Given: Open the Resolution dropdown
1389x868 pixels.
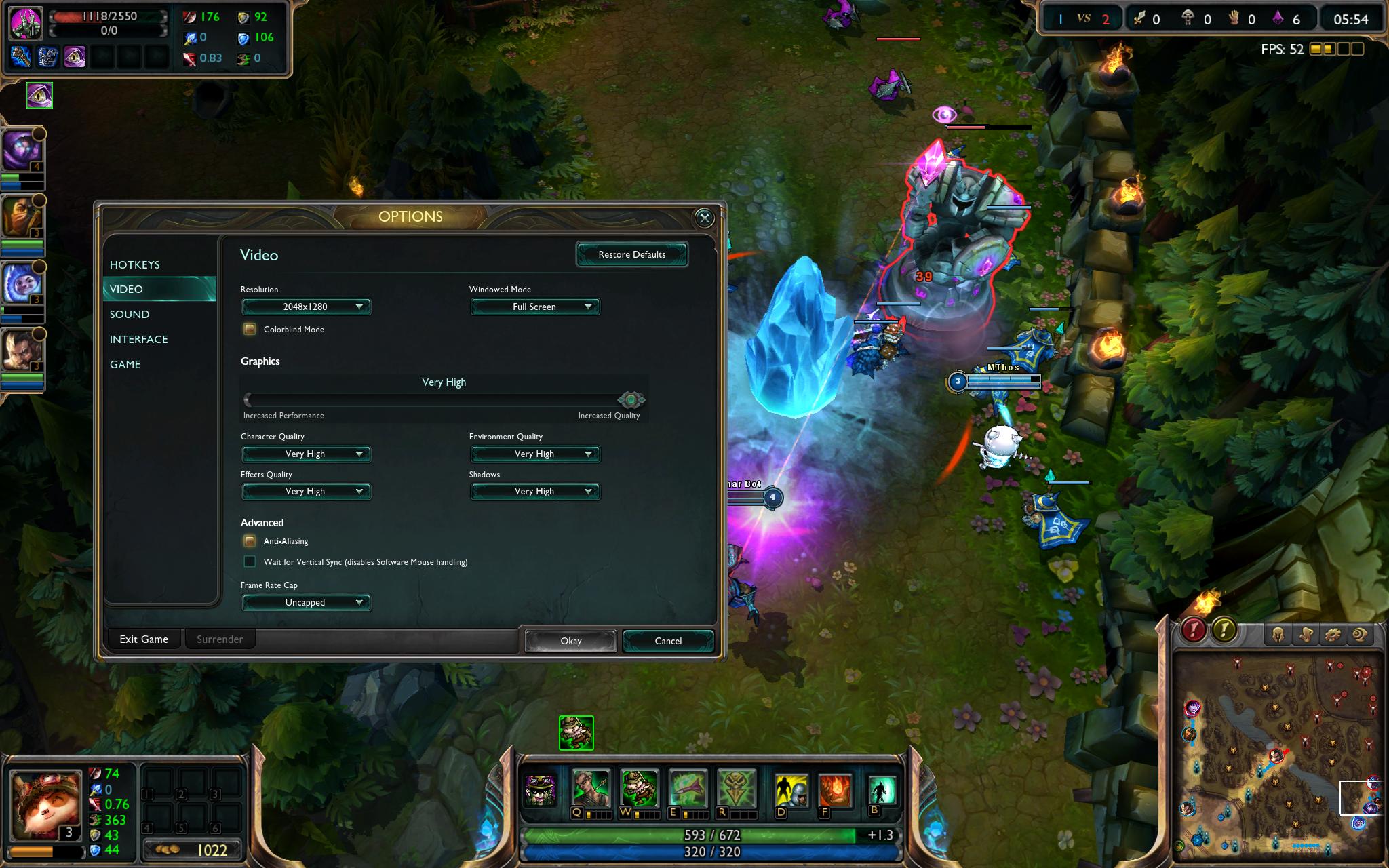Looking at the screenshot, I should (306, 307).
